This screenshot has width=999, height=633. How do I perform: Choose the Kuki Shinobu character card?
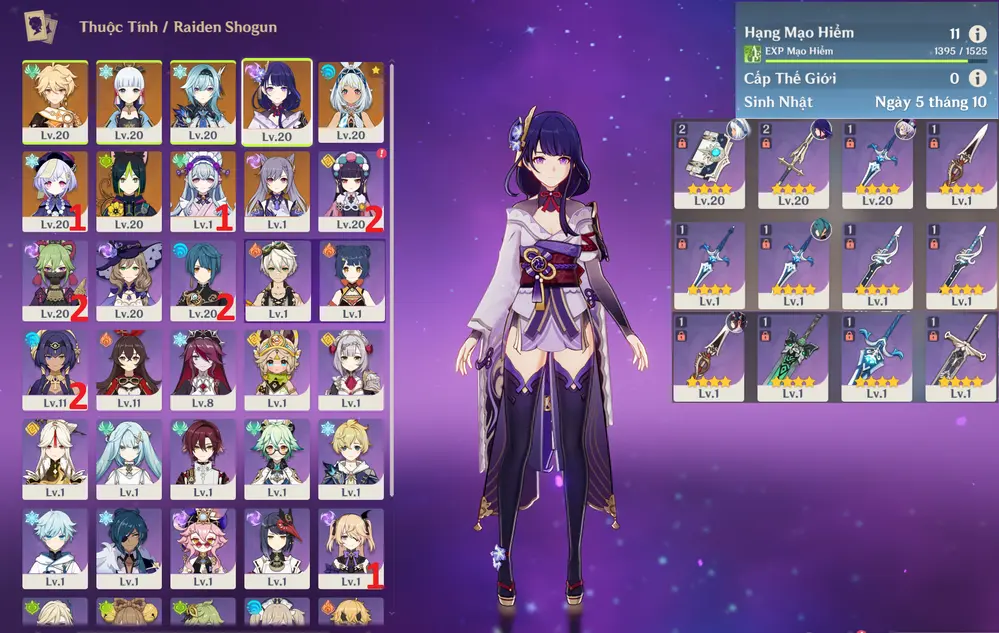(x=55, y=280)
